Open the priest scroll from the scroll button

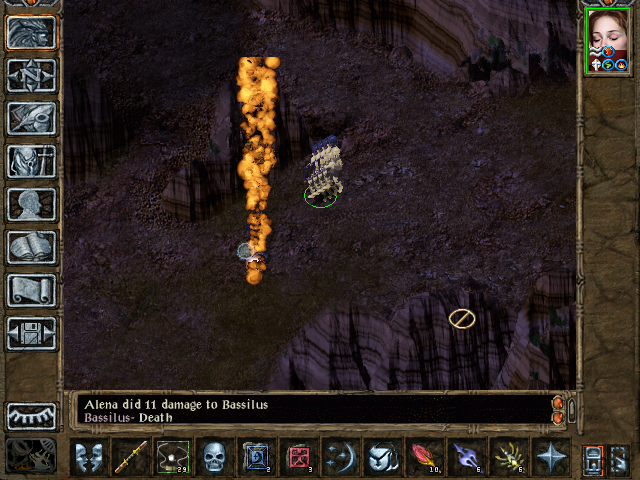coord(31,290)
